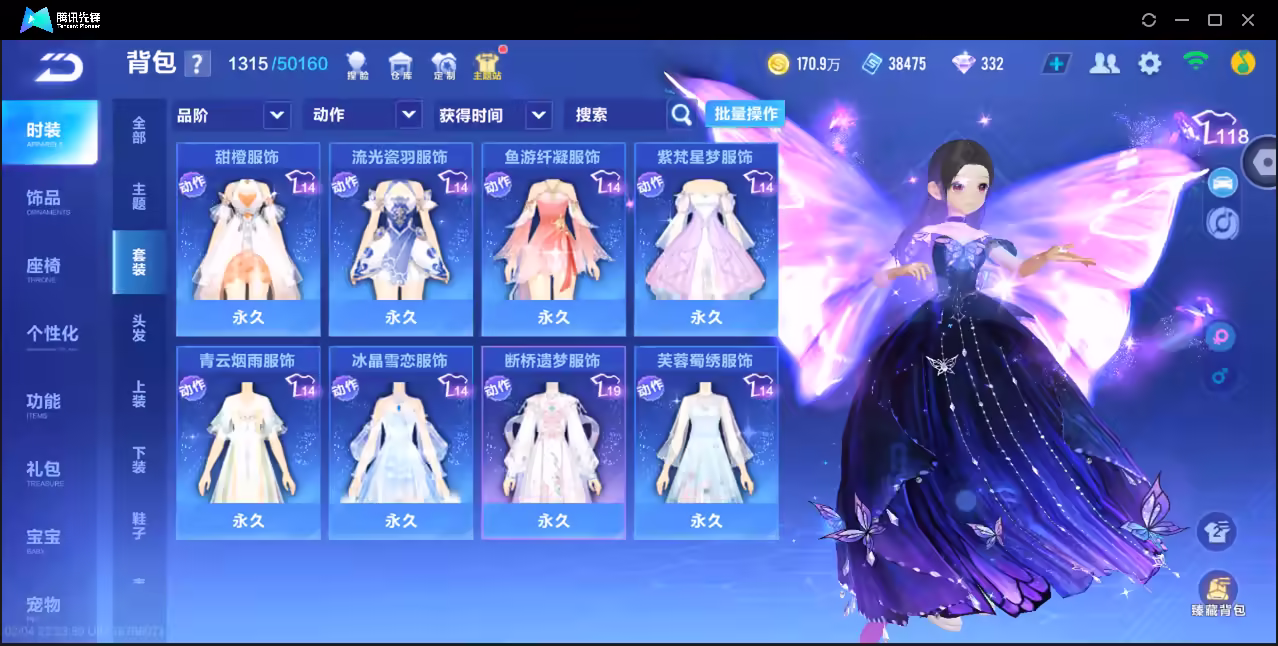This screenshot has width=1278, height=646.
Task: Open the gear settings icon
Action: 1150,64
